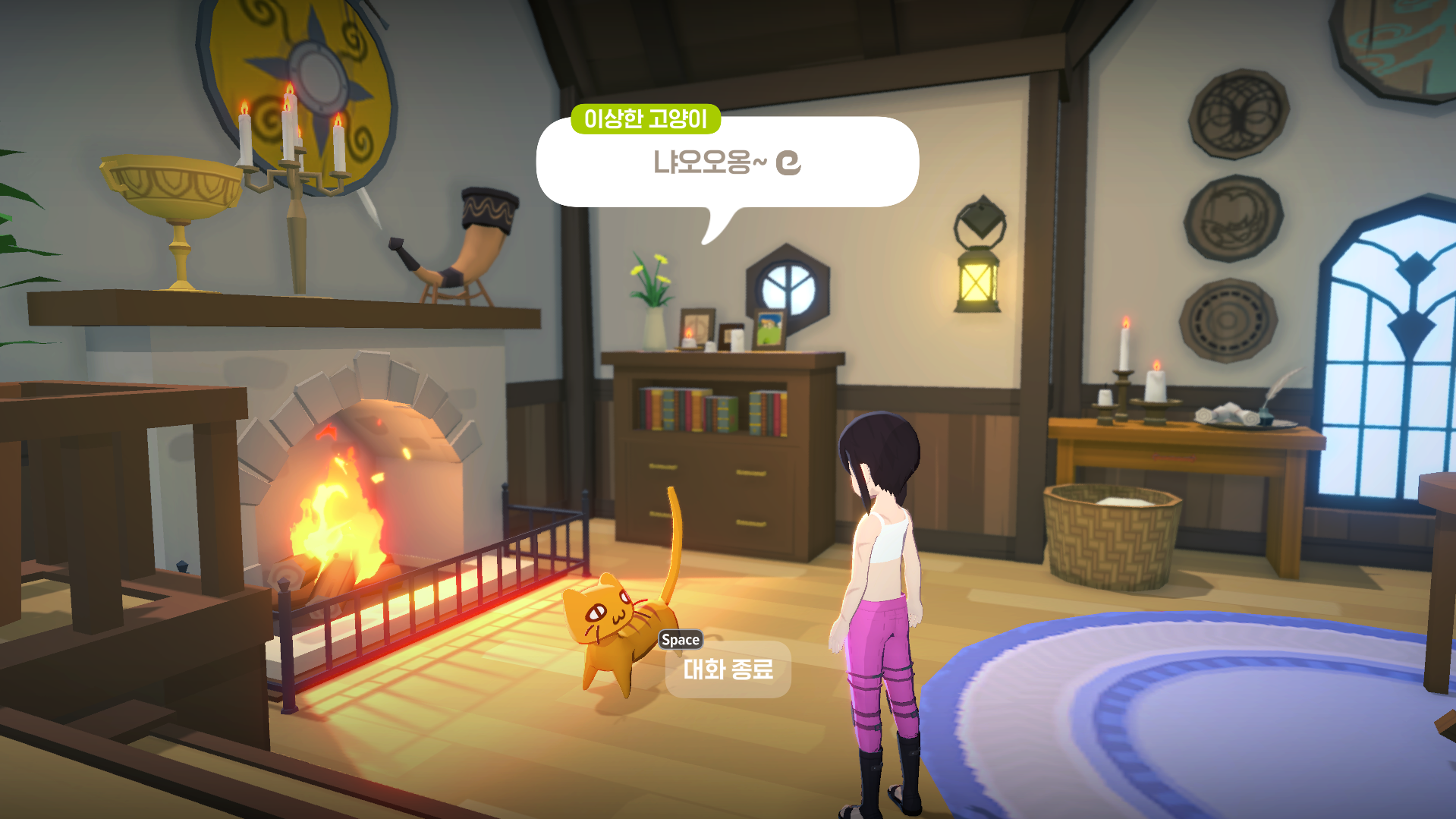The width and height of the screenshot is (1456, 819).
Task: Click the 대화 종료 end conversation button
Action: click(728, 669)
